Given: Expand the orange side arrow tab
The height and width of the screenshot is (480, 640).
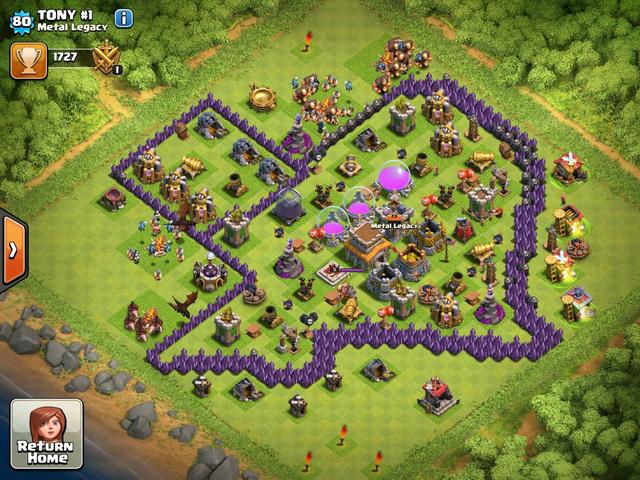Looking at the screenshot, I should point(12,248).
